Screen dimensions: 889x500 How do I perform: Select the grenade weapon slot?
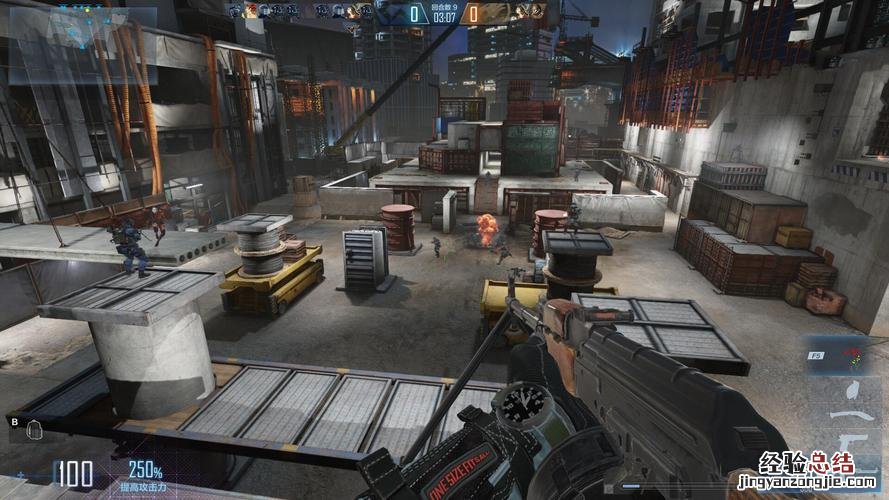point(851,388)
